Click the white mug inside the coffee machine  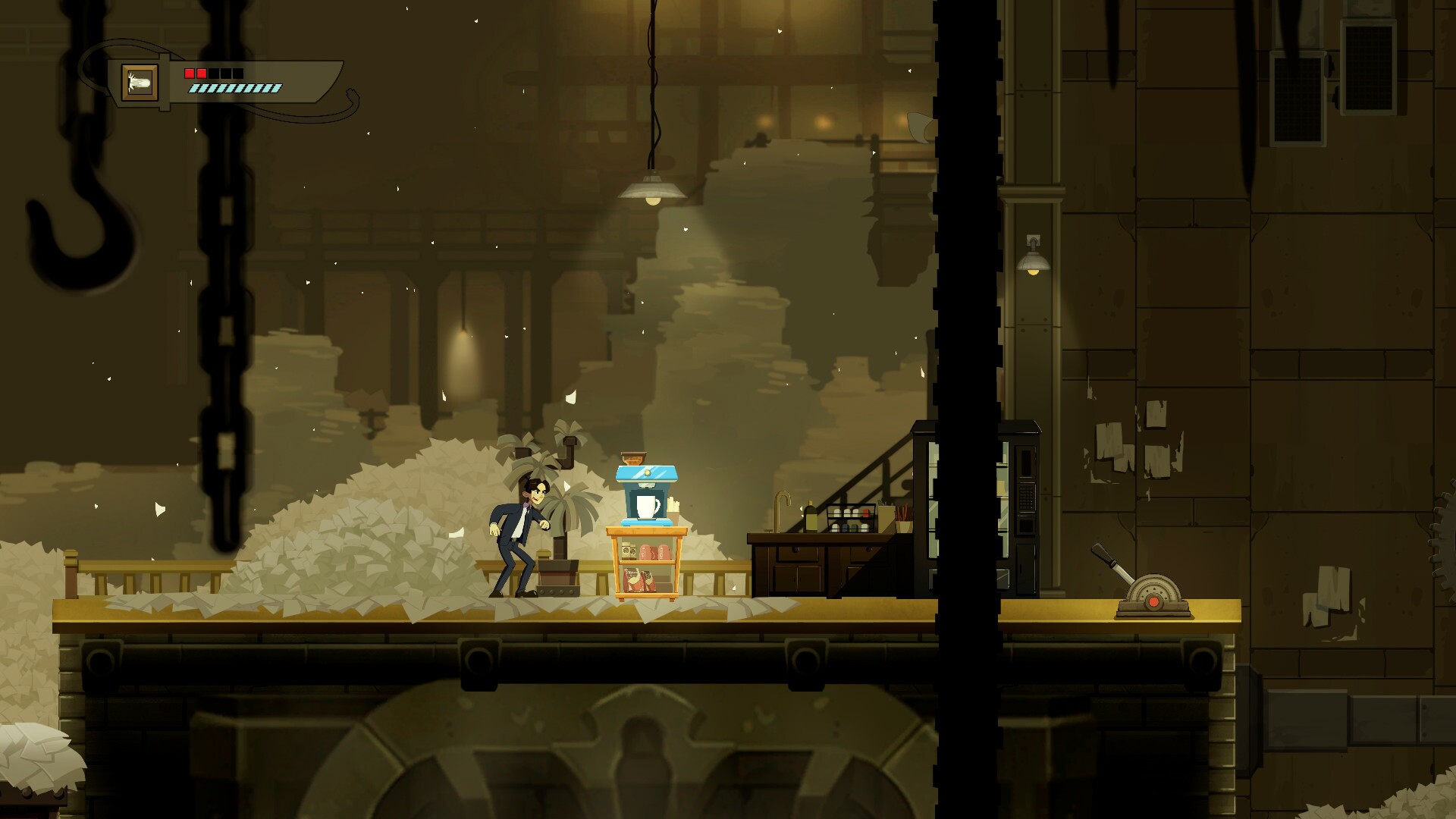tap(647, 507)
